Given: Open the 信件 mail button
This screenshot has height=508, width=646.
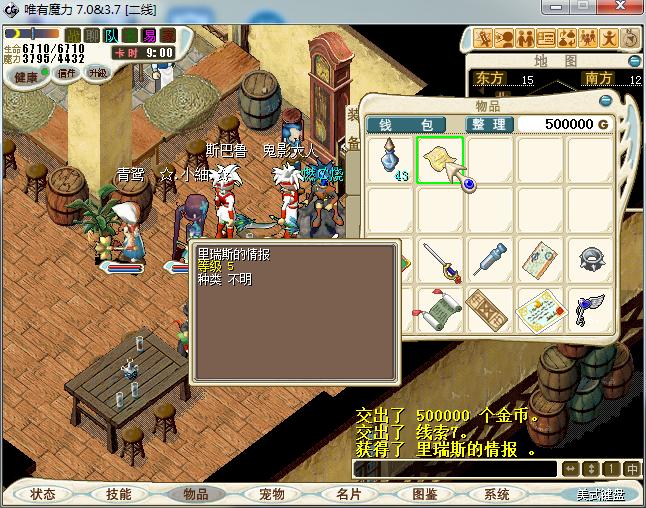Looking at the screenshot, I should 68,73.
